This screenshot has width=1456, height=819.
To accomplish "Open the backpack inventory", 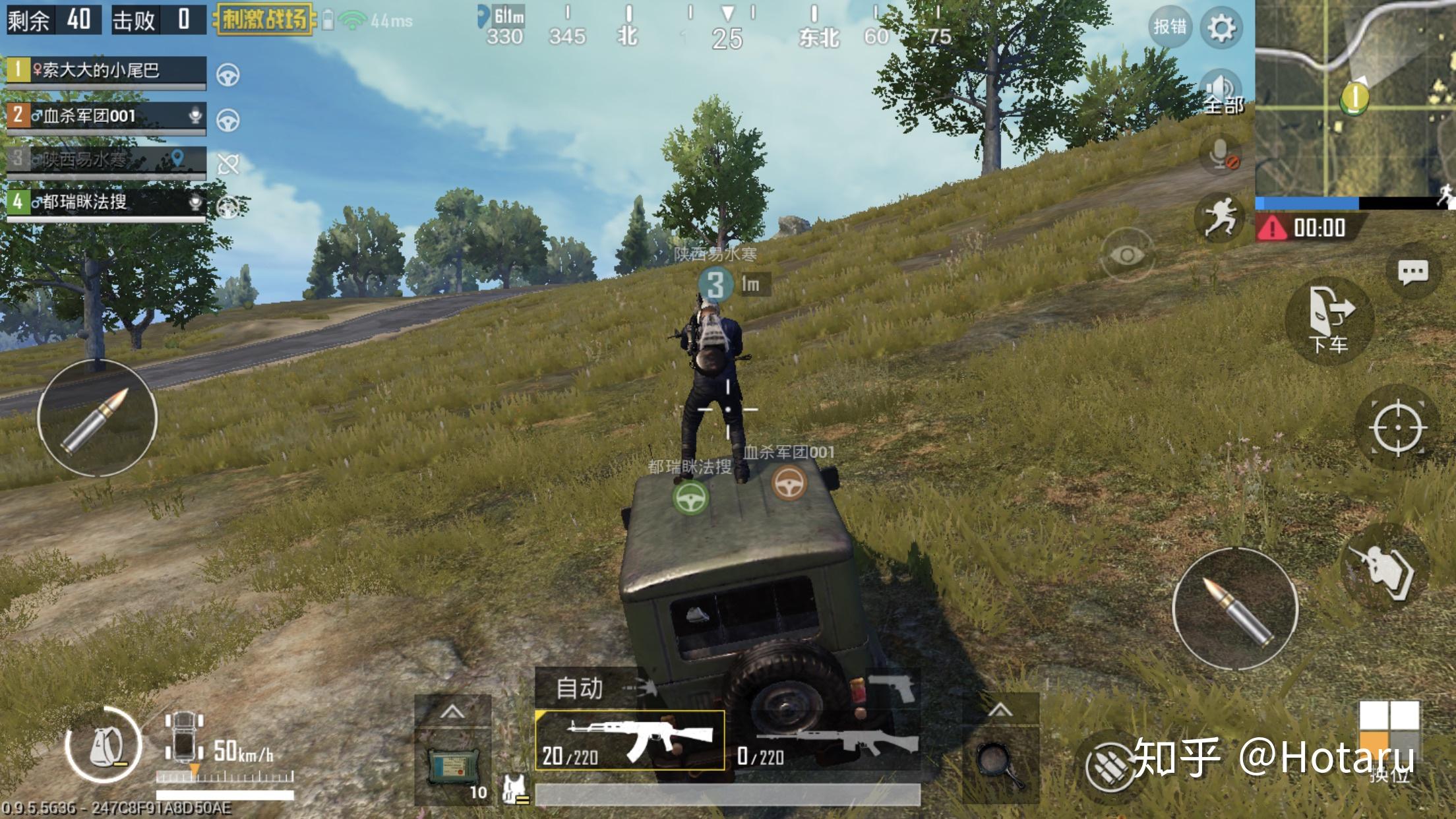I will [102, 746].
